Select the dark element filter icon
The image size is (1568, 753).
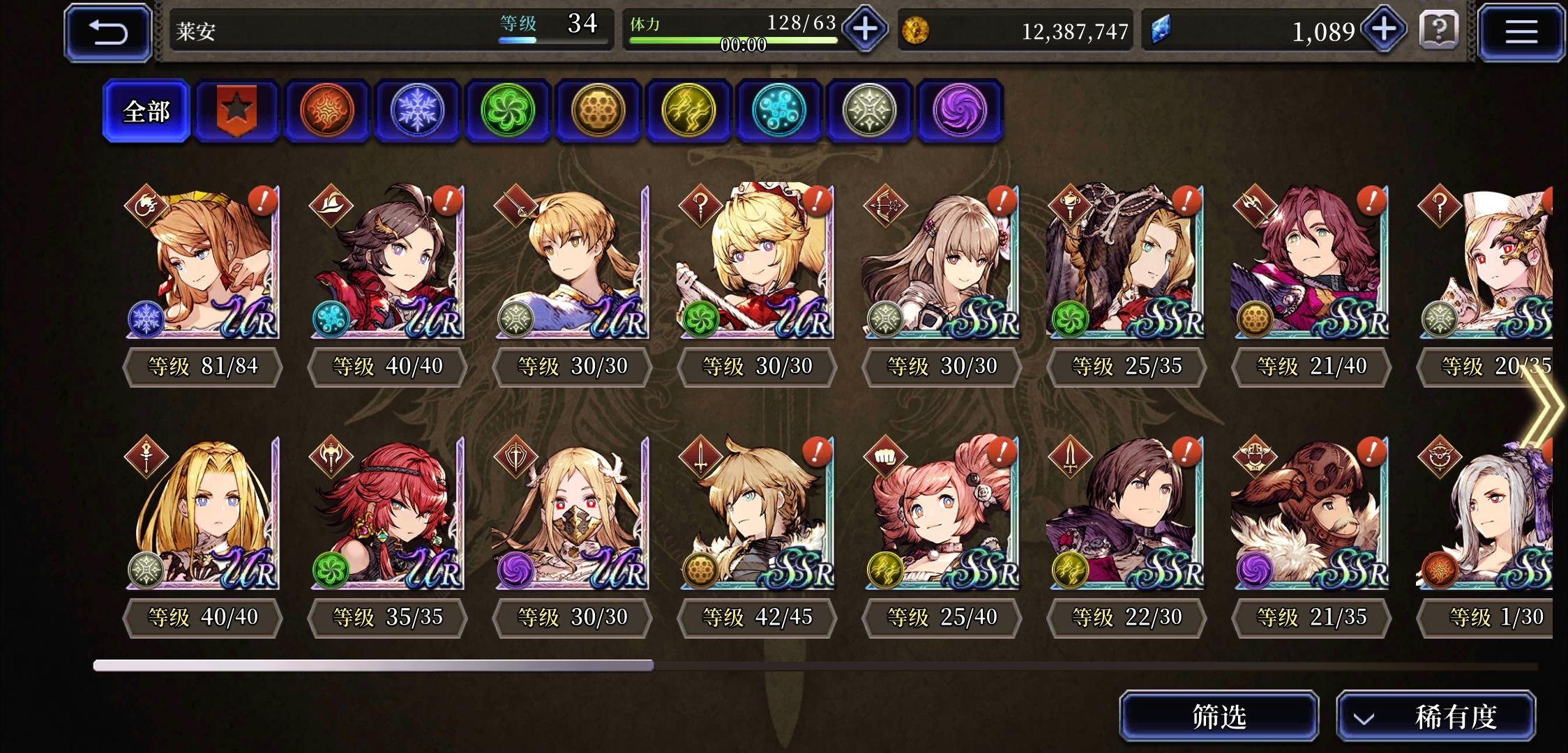click(x=958, y=111)
